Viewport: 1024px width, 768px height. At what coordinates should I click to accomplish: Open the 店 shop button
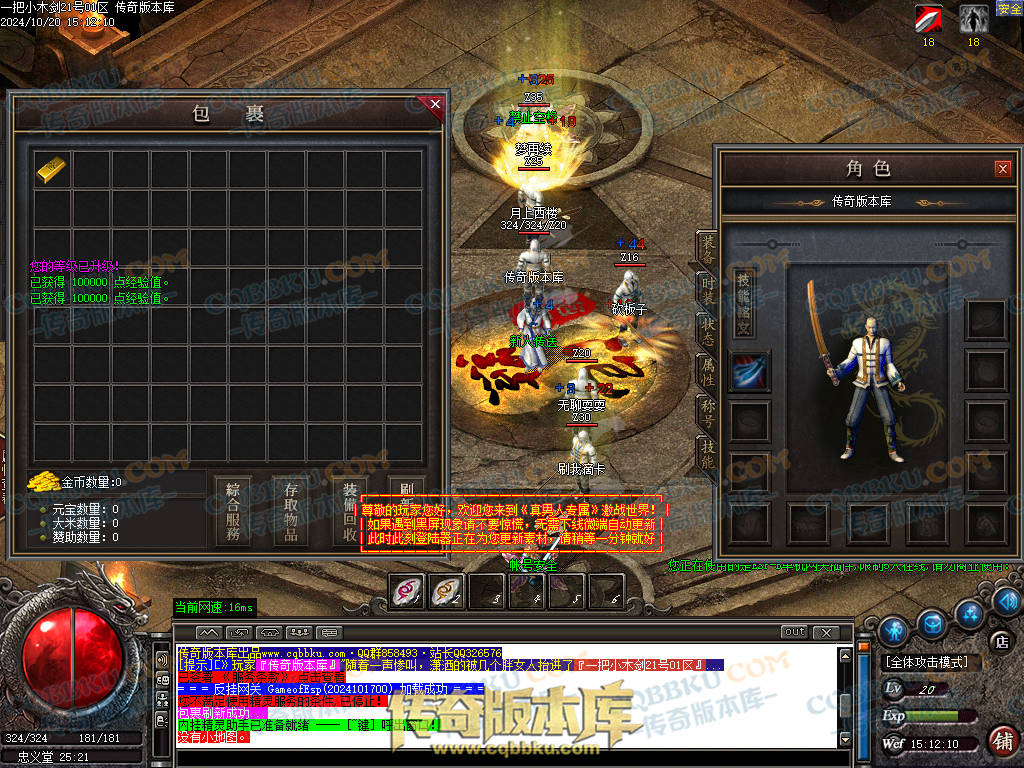click(998, 641)
